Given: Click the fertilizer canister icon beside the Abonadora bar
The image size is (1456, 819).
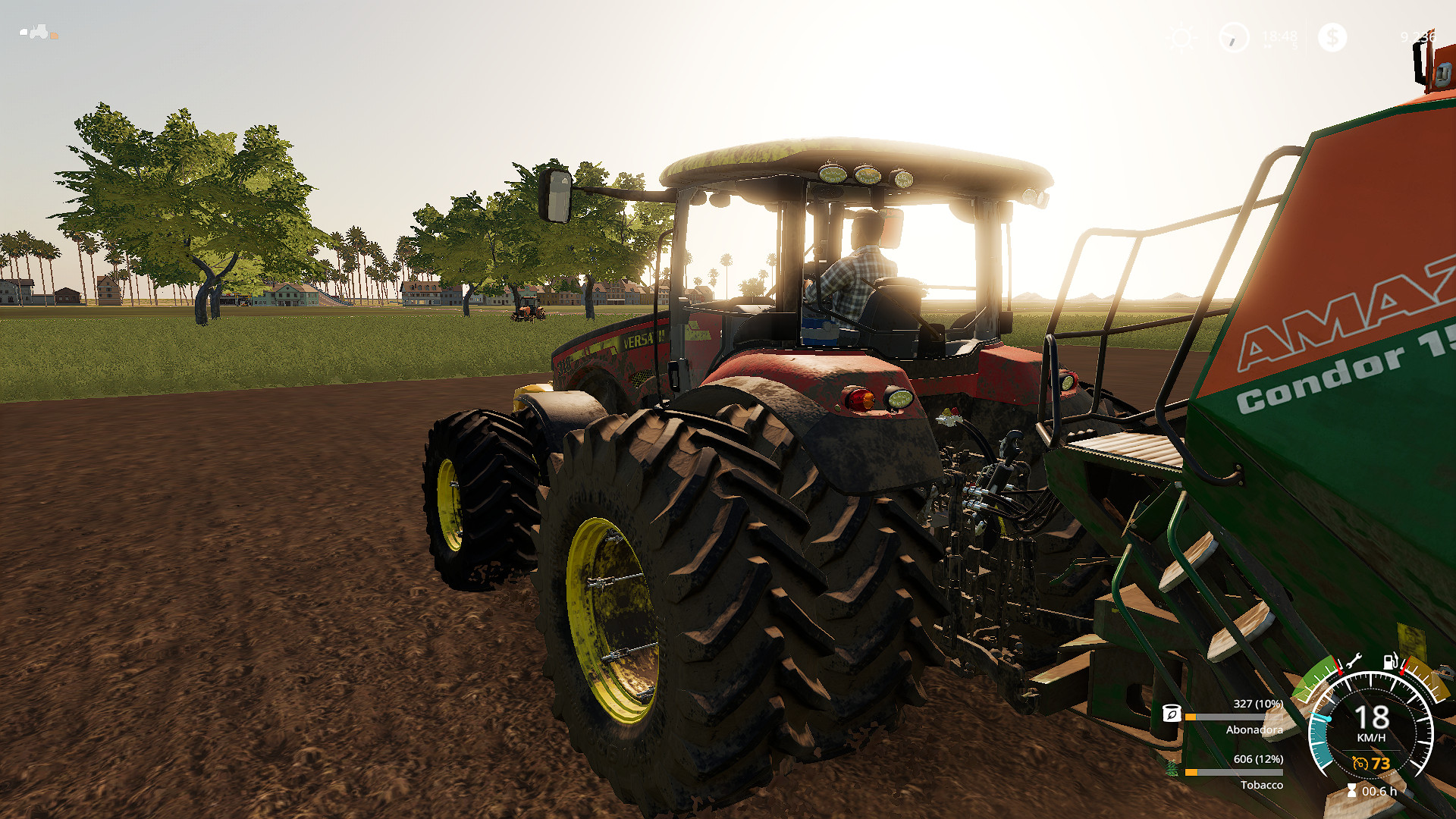Looking at the screenshot, I should 1172,714.
